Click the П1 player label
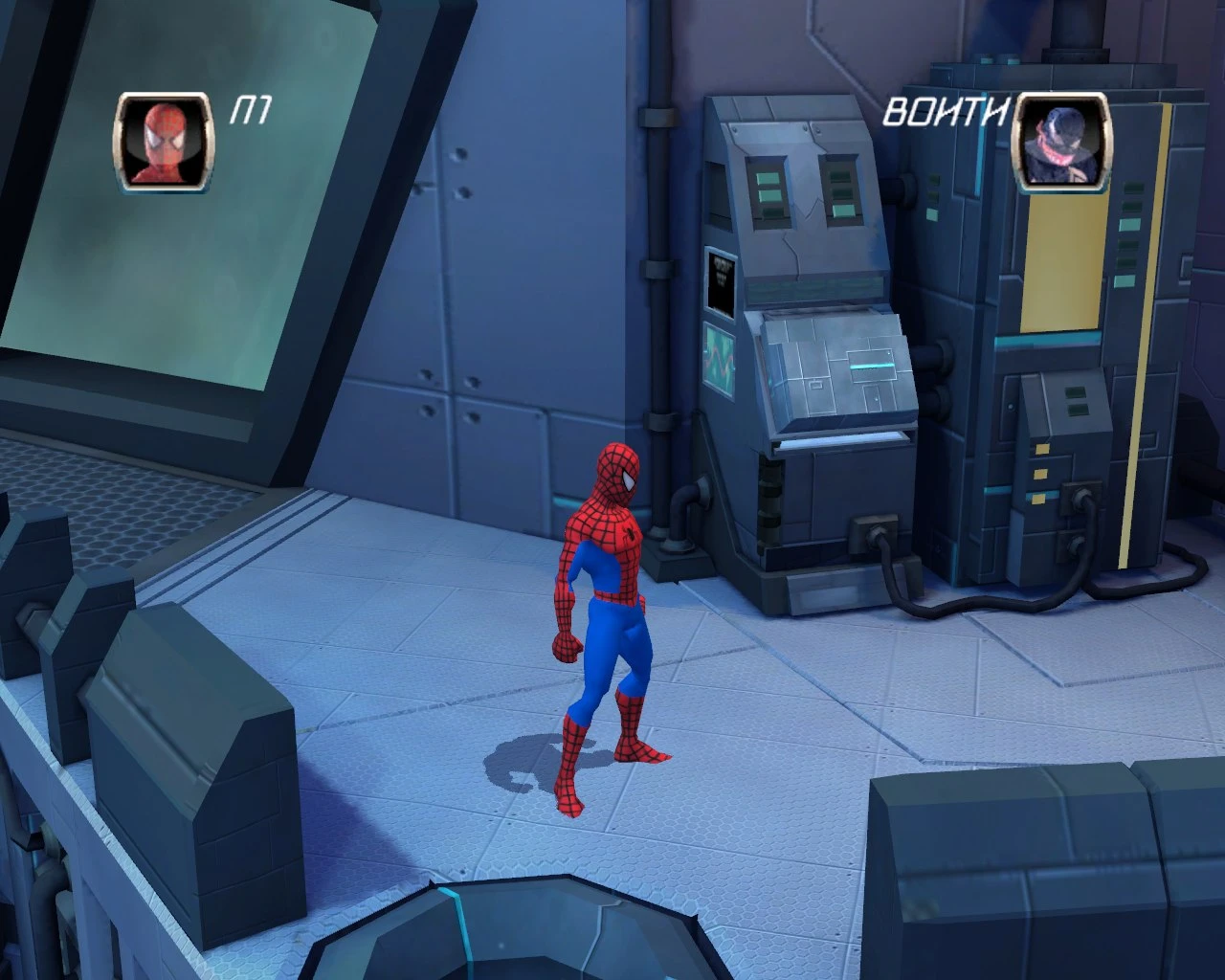The image size is (1225, 980). [x=251, y=107]
